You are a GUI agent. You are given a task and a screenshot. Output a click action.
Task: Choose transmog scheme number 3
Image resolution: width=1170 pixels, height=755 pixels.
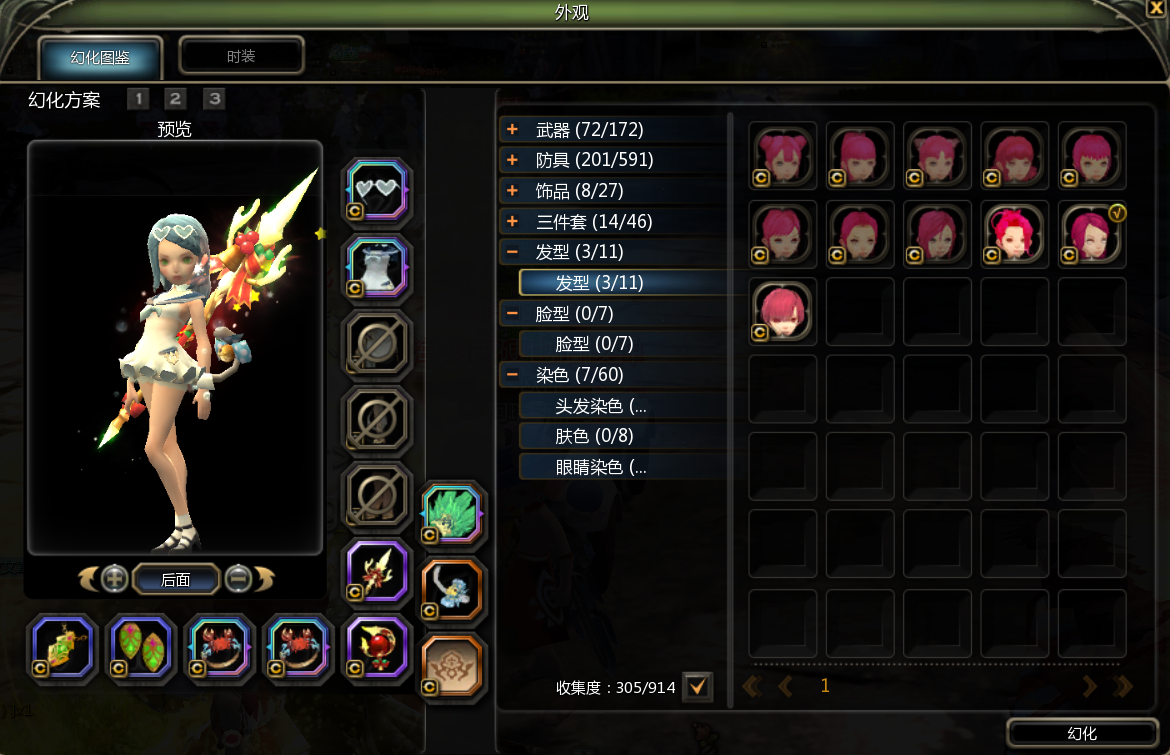(x=214, y=98)
